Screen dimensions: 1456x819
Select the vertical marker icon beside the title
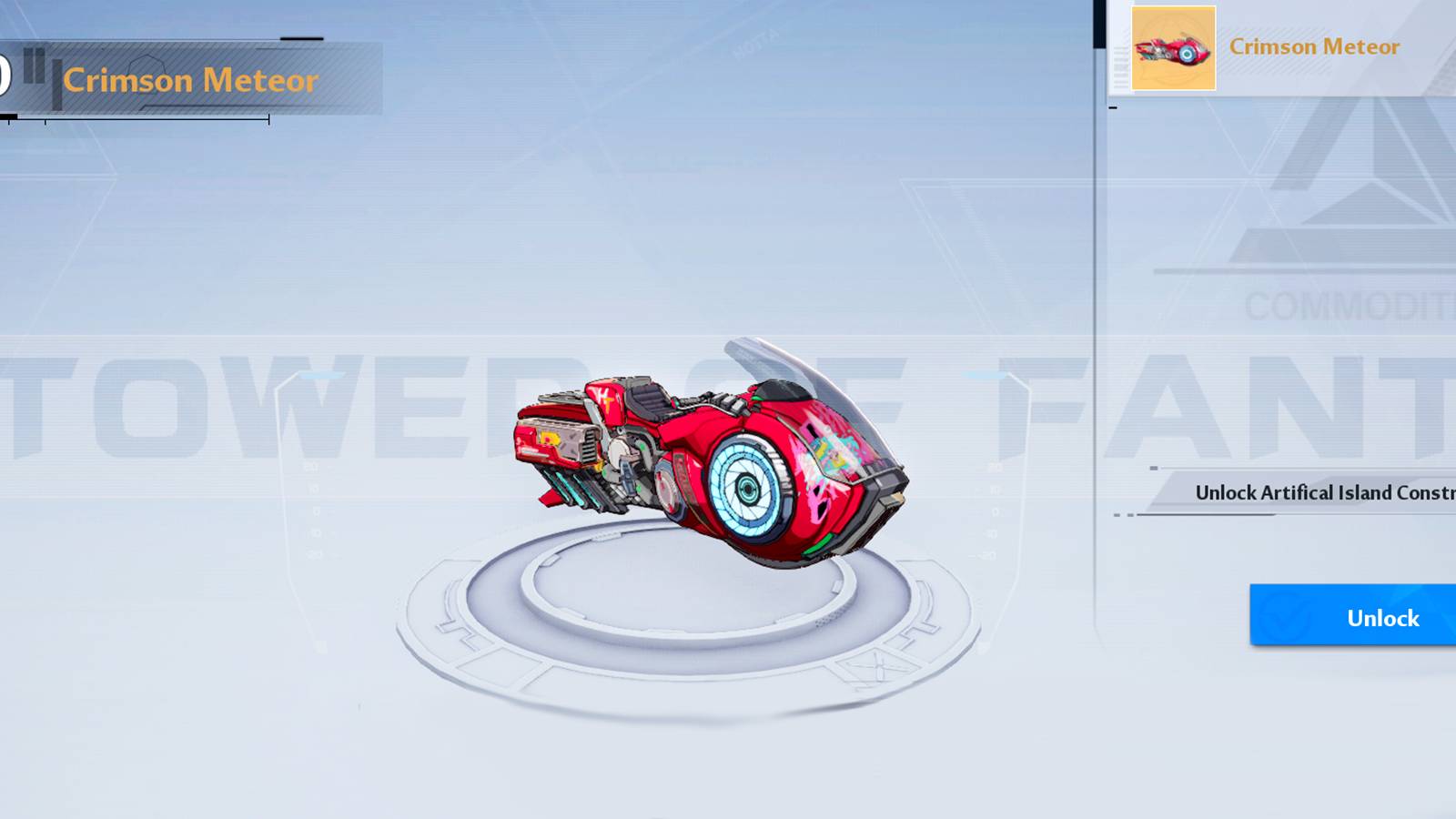(x=56, y=84)
